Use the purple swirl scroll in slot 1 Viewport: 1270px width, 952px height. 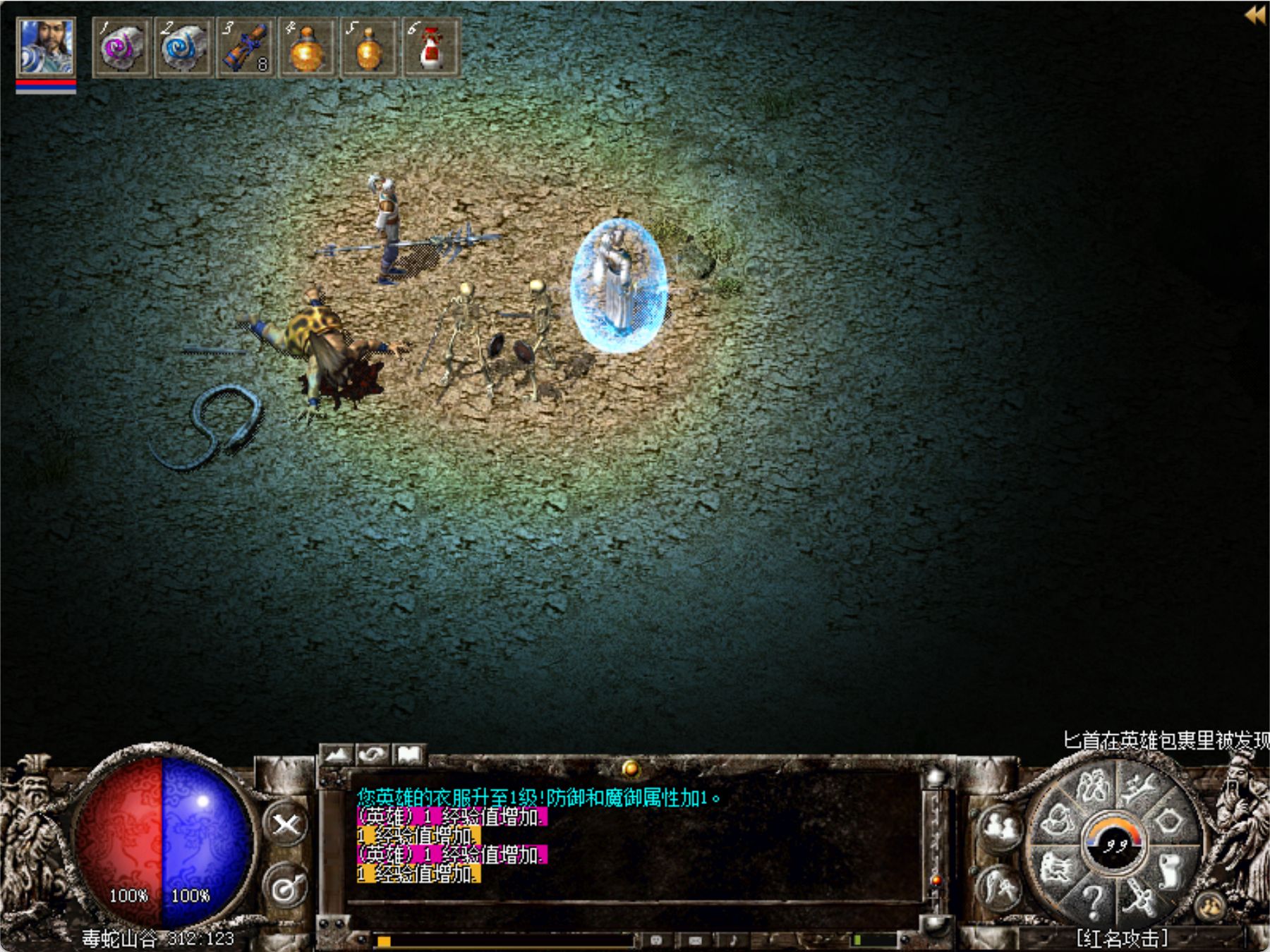coord(121,48)
